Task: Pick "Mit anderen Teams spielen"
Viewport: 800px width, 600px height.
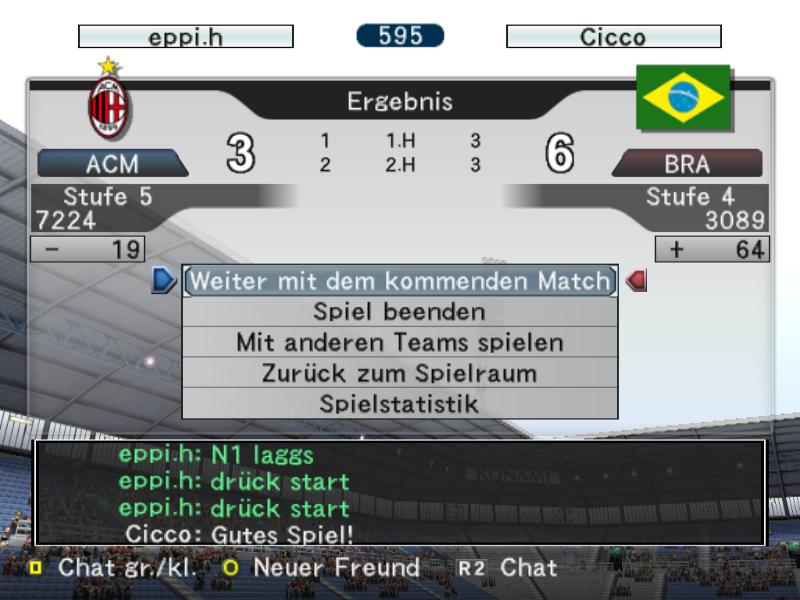Action: click(399, 342)
